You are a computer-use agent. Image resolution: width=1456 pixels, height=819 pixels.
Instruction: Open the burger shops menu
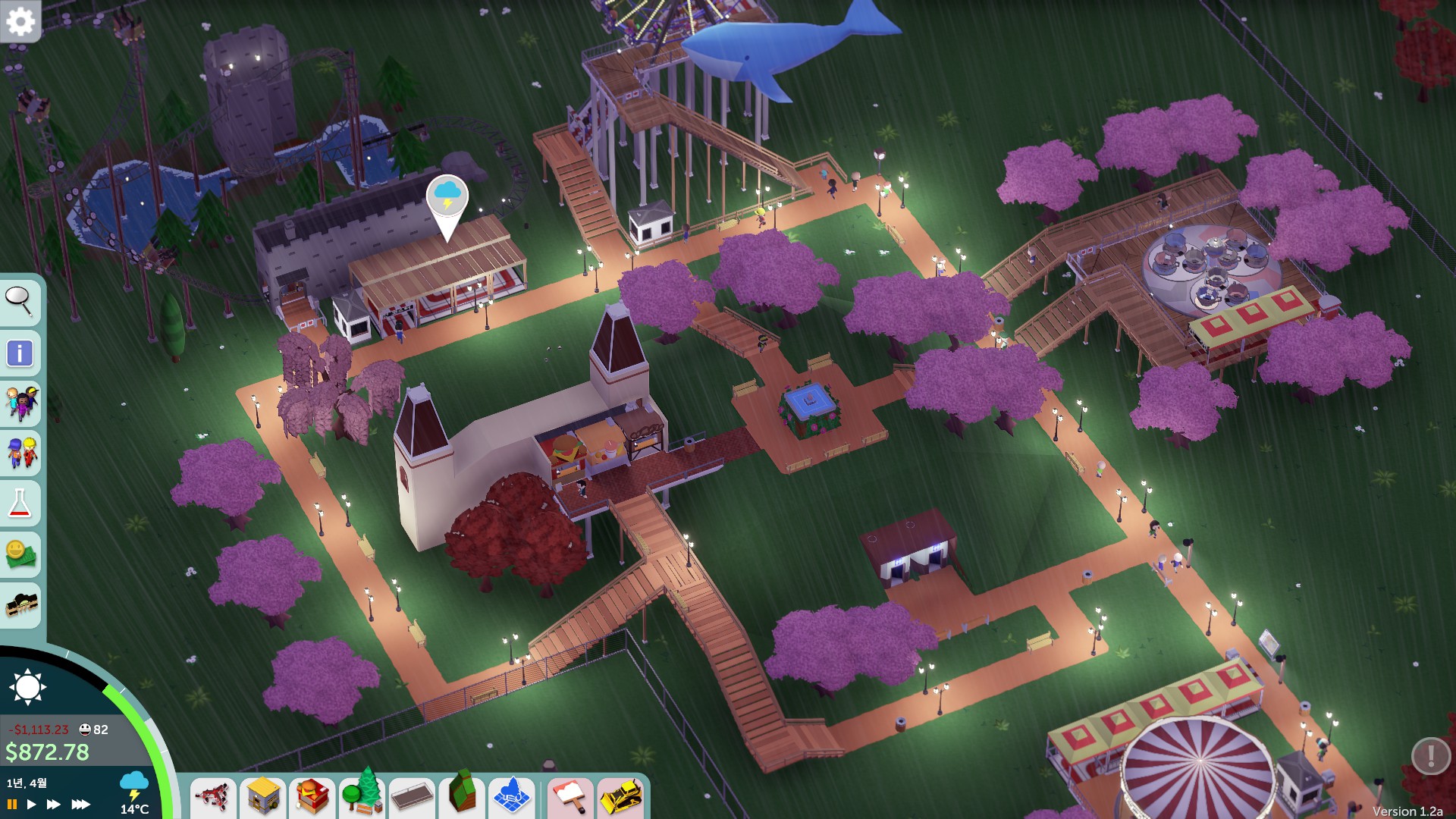[312, 797]
